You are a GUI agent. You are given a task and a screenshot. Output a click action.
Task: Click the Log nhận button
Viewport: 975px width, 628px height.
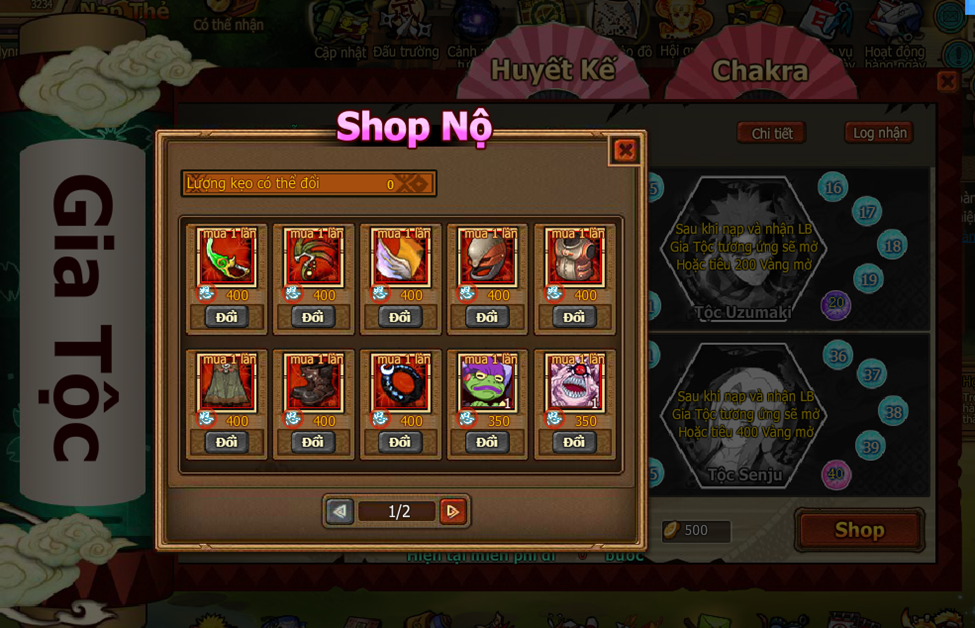(879, 133)
